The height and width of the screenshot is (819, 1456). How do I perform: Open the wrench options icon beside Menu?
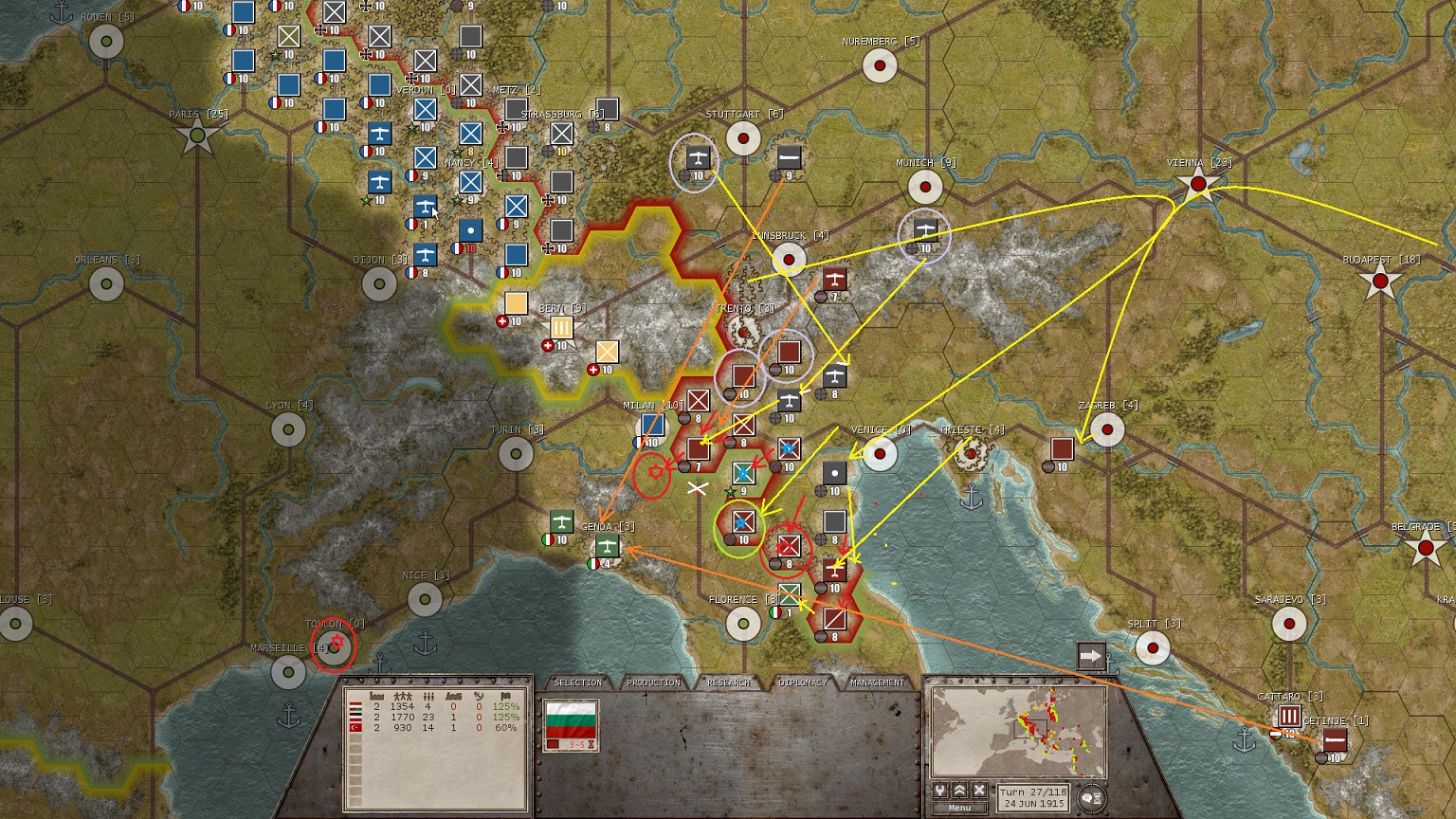(941, 791)
